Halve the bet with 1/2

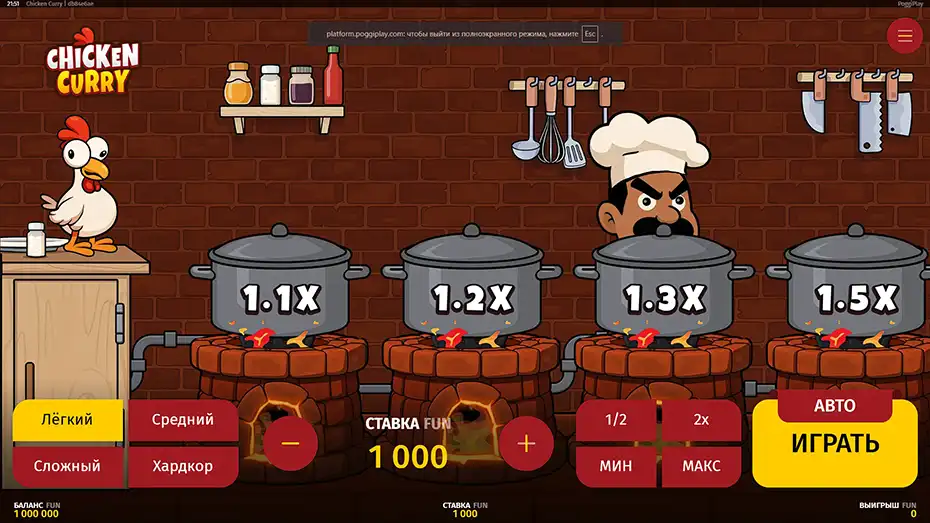(616, 420)
